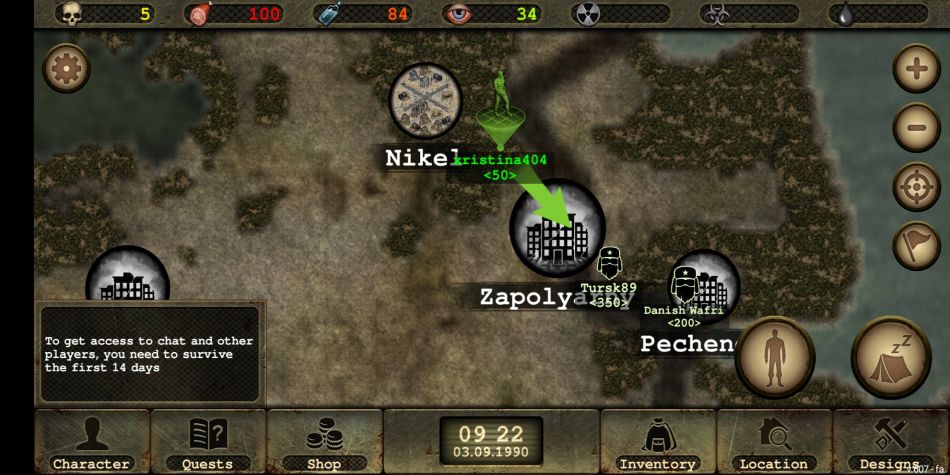The height and width of the screenshot is (475, 950).
Task: Open the Inventory backpack
Action: [x=657, y=441]
